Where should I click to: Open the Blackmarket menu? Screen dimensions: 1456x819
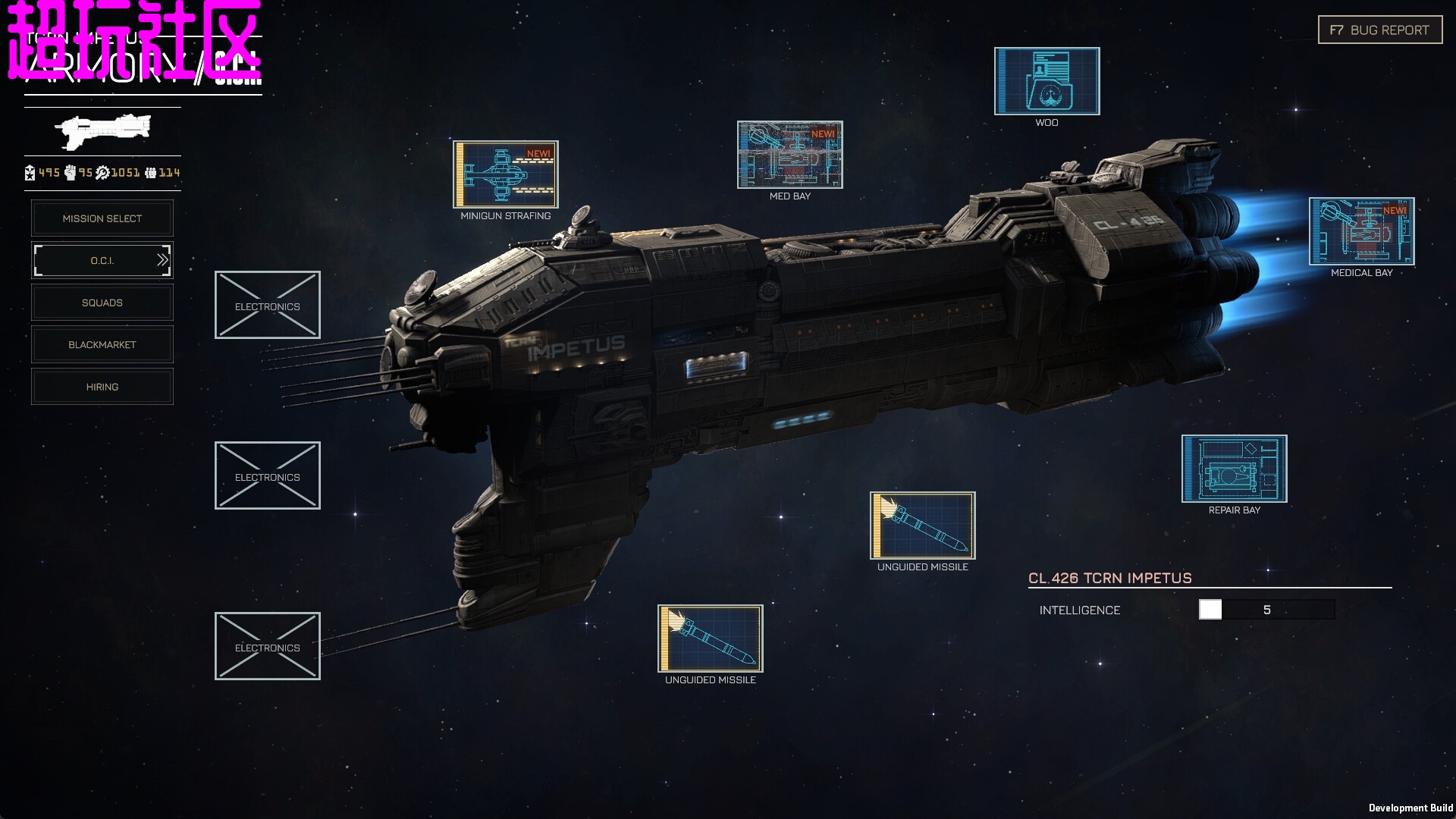[x=102, y=345]
